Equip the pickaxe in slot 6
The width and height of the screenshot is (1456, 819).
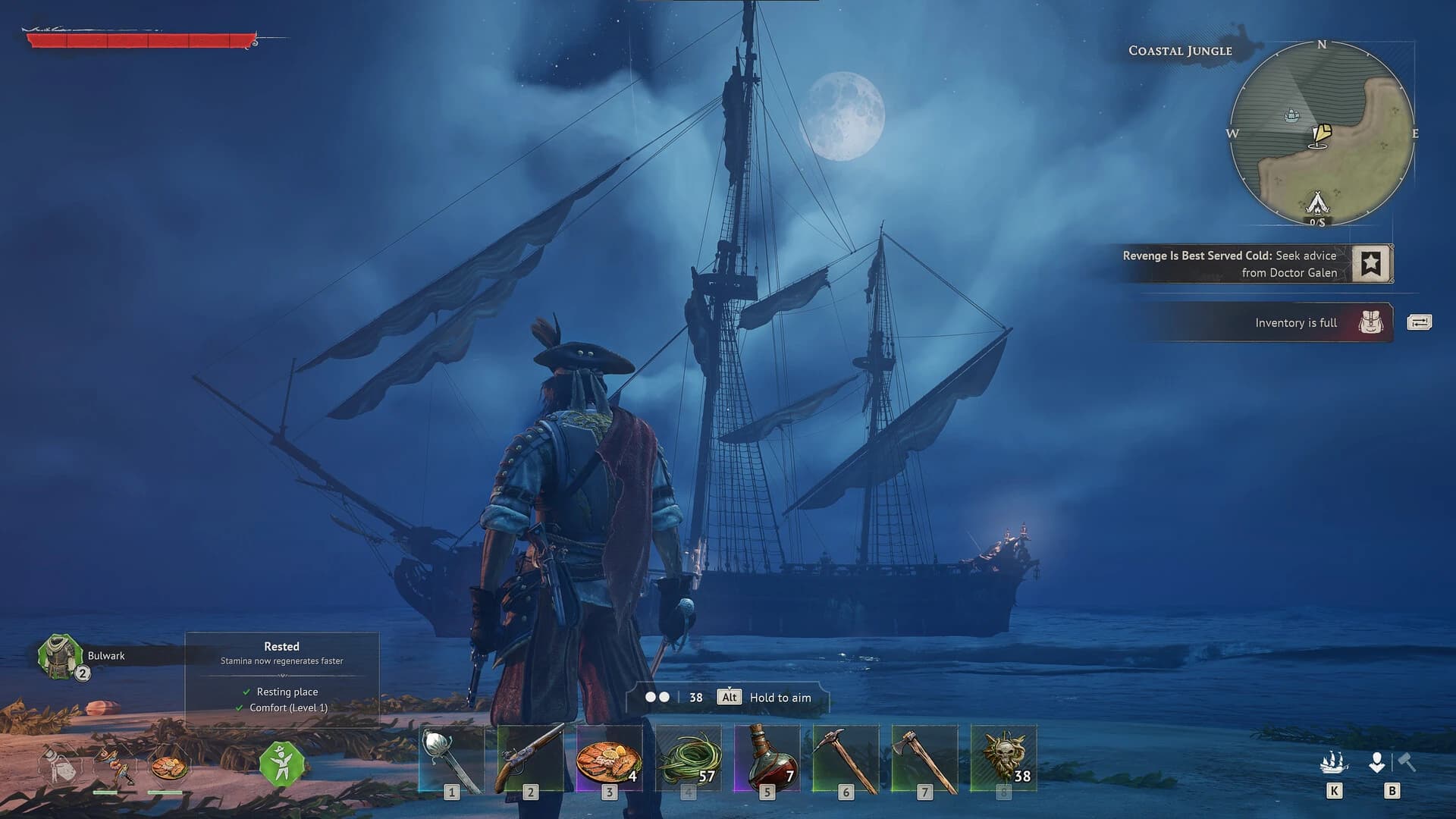(x=847, y=758)
